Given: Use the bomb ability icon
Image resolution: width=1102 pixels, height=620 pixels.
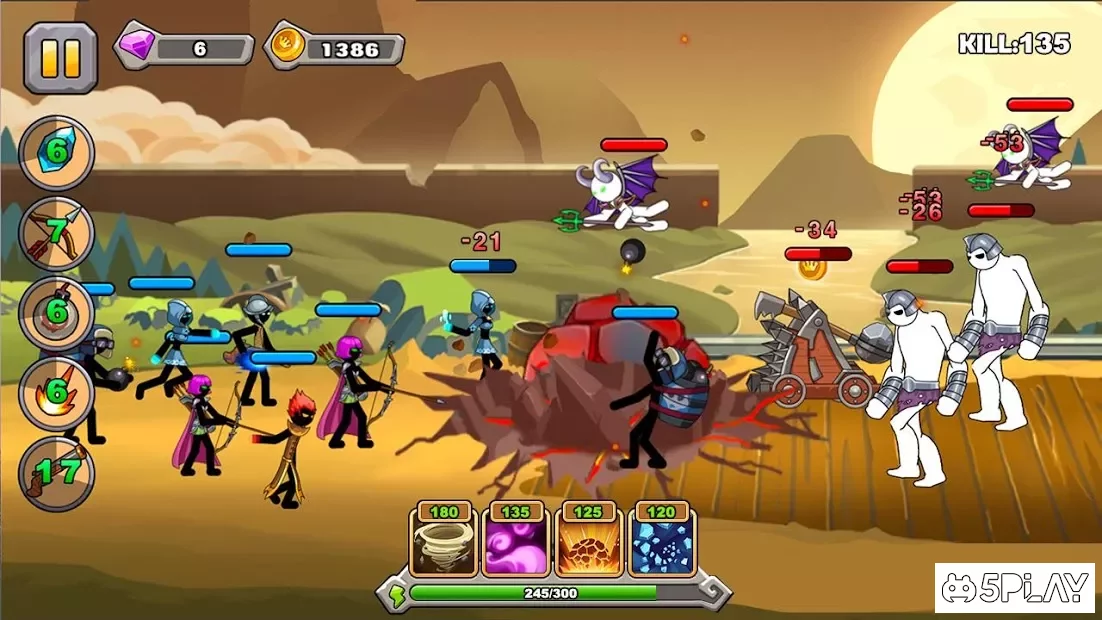Looking at the screenshot, I should point(57,313).
